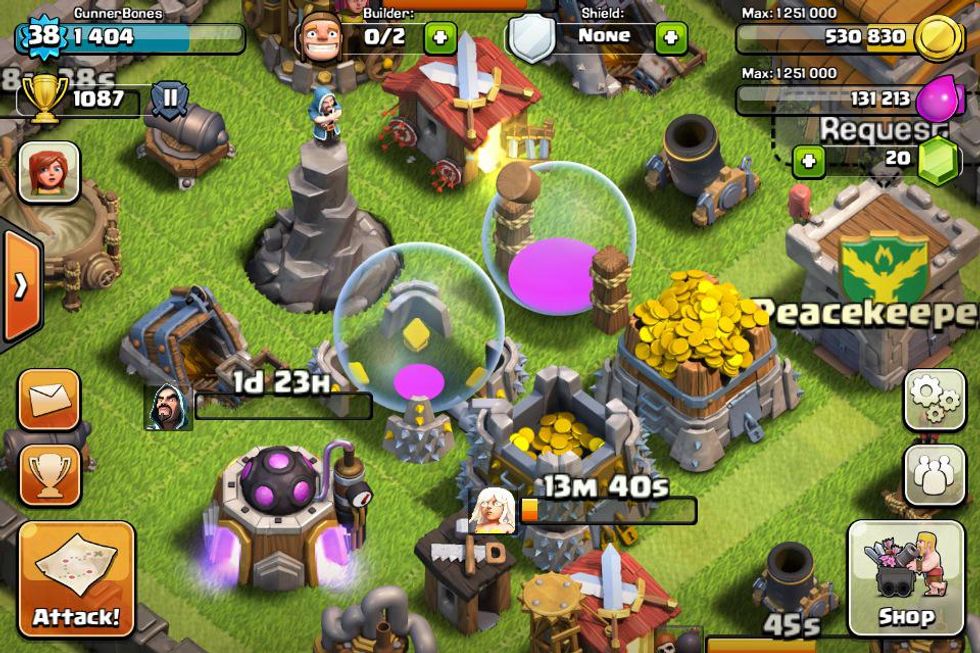Open the Shop menu
The height and width of the screenshot is (653, 980).
(x=906, y=579)
